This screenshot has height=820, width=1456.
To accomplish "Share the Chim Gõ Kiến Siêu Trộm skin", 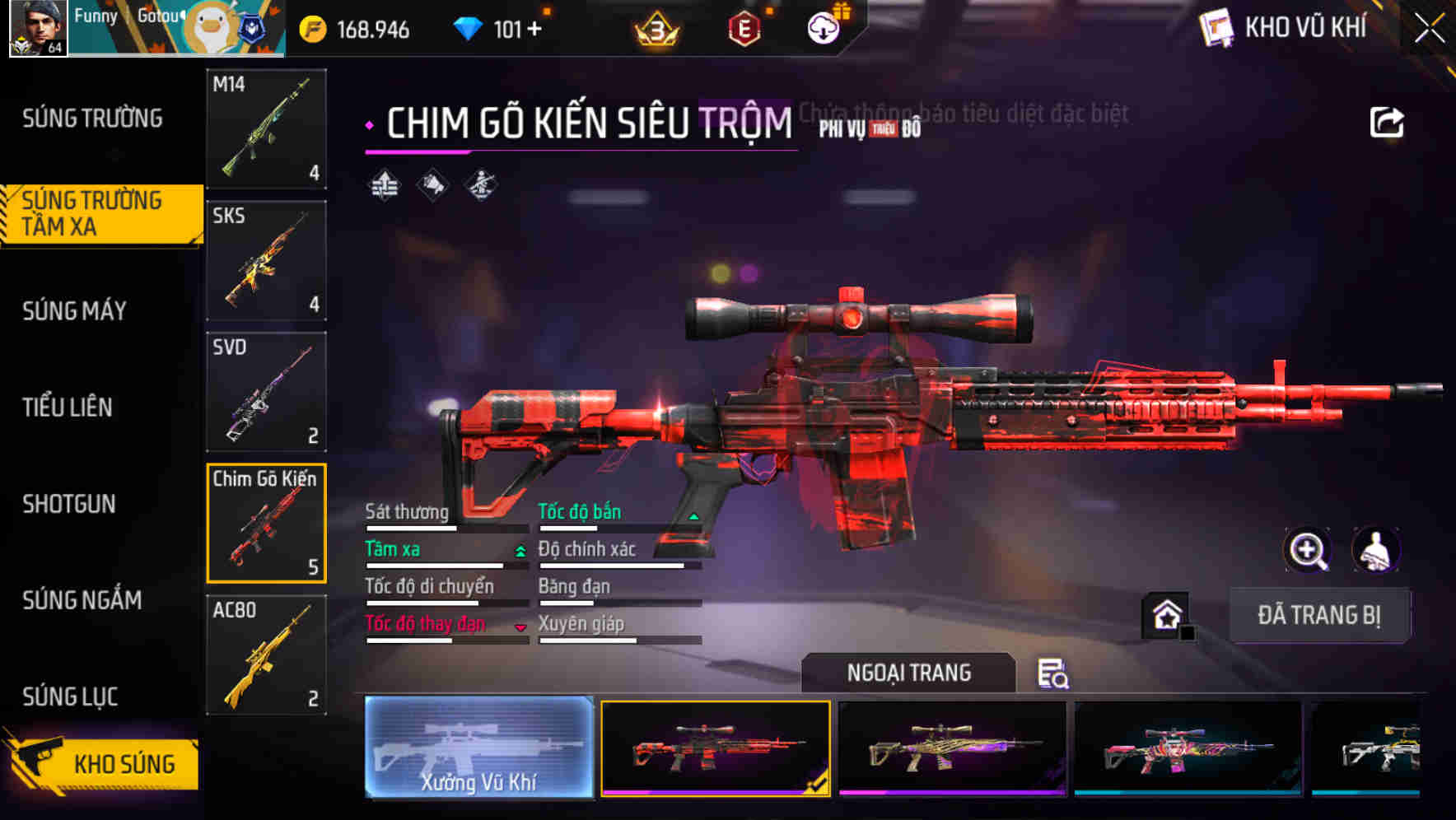I will coord(1387,120).
